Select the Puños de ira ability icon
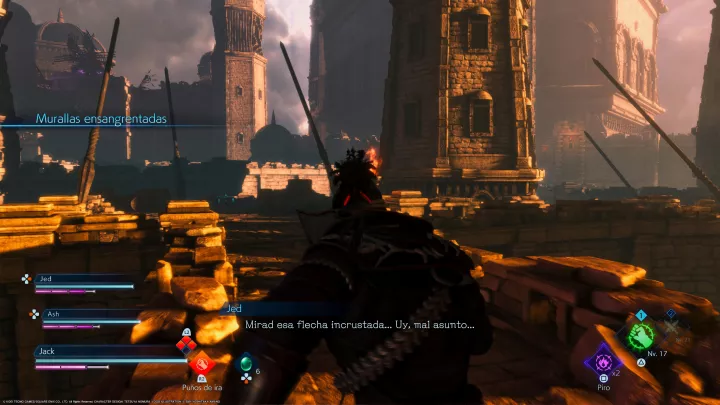Viewport: 720px width, 405px height. [201, 364]
